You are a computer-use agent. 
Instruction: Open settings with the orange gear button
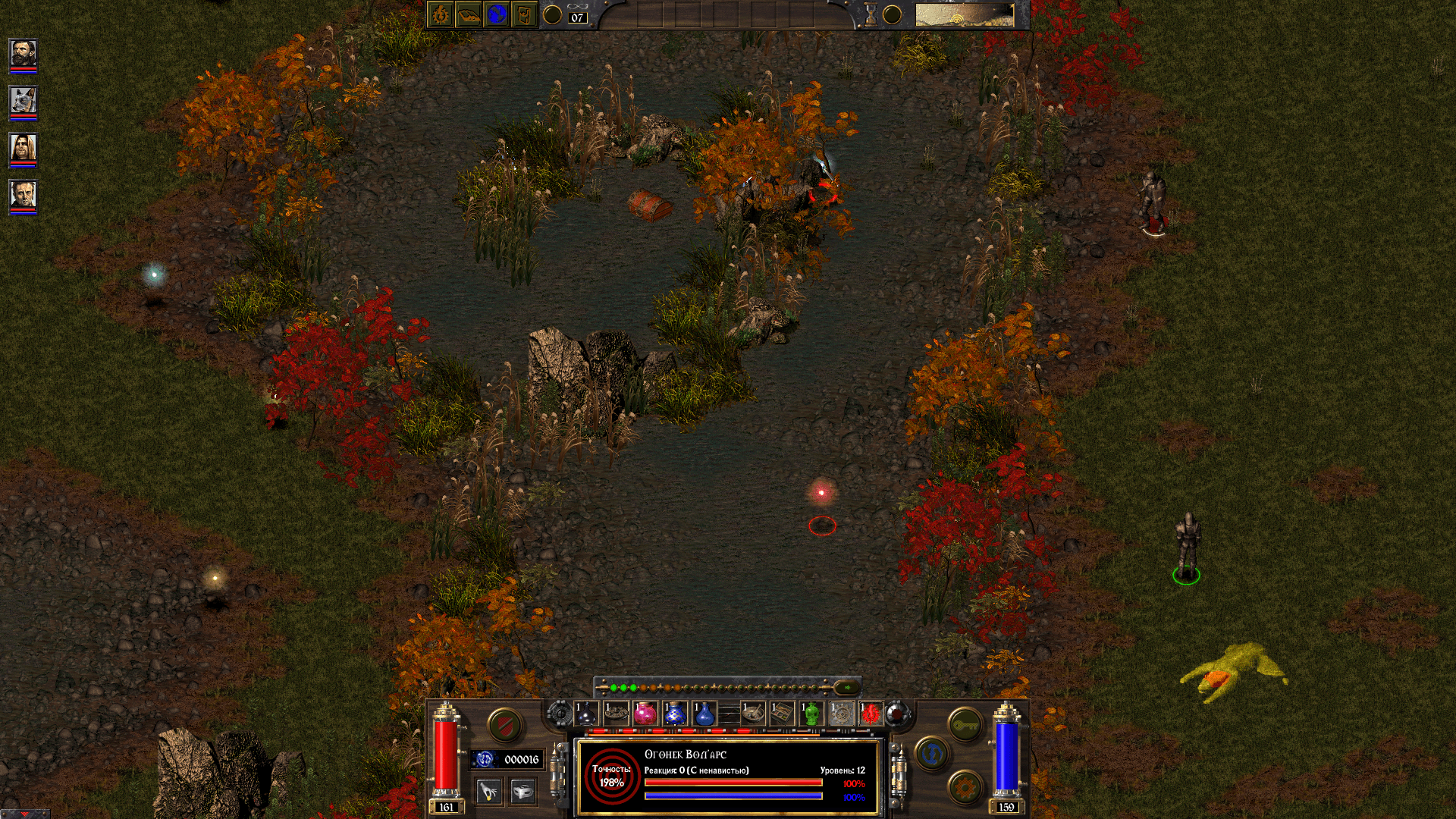965,787
